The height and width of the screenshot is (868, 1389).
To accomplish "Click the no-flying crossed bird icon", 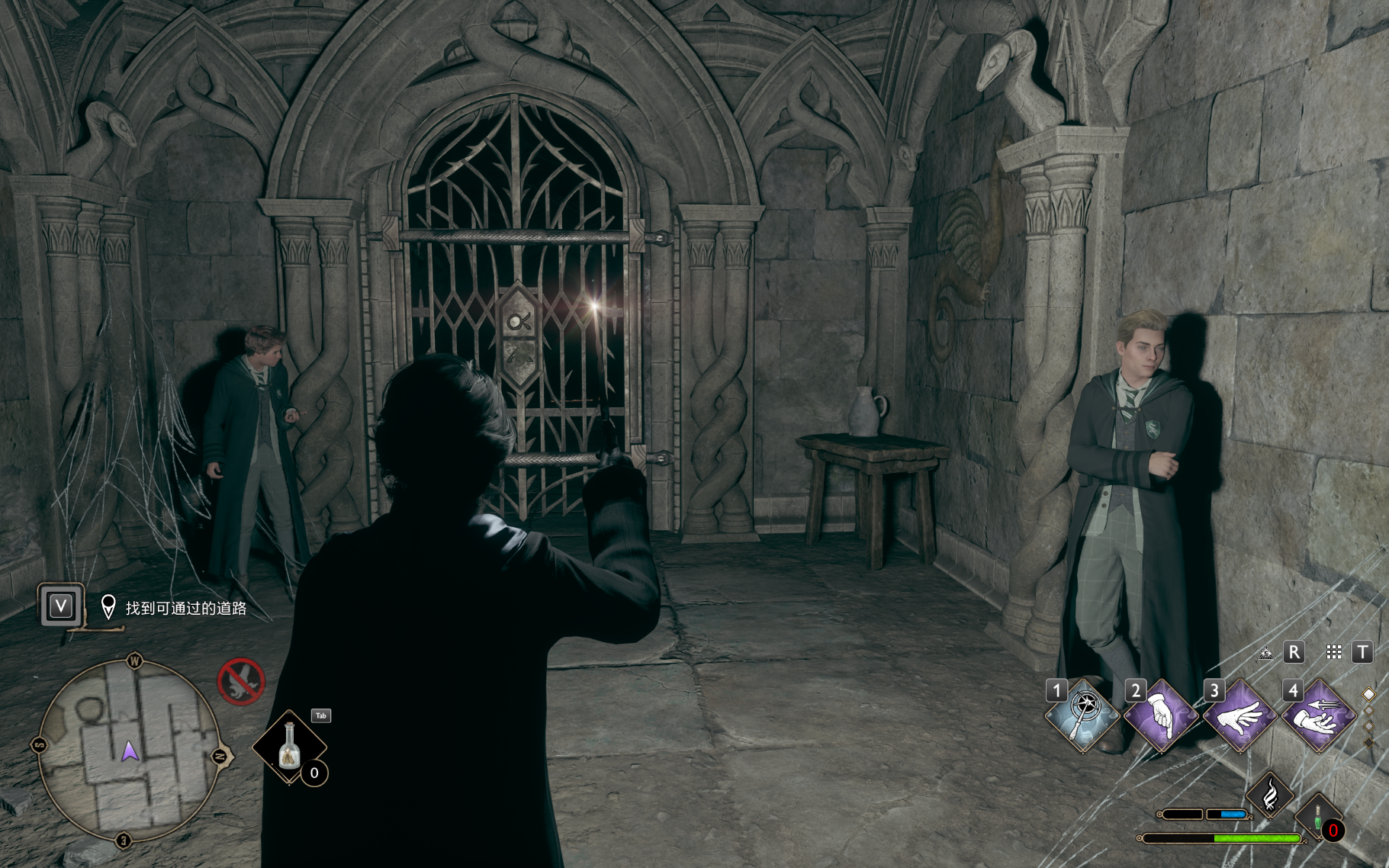I will pos(241,681).
